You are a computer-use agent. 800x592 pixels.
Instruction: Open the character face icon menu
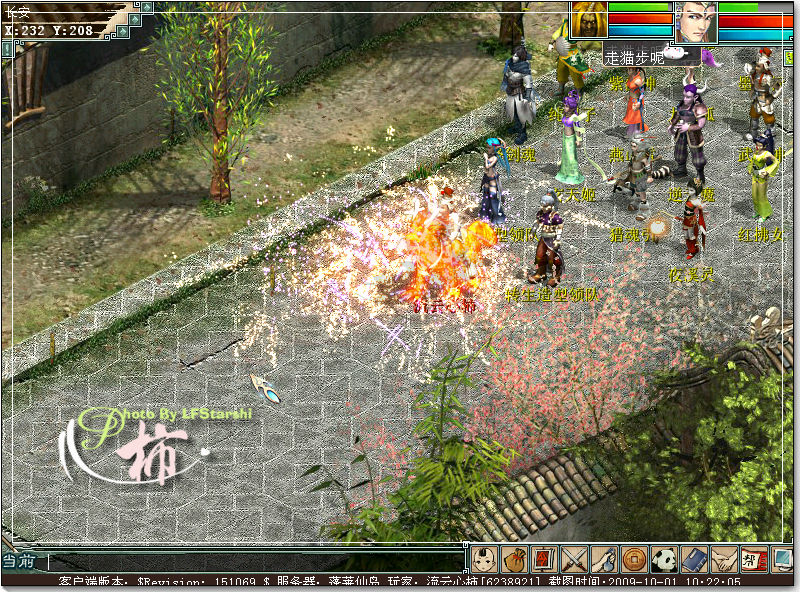[485, 559]
